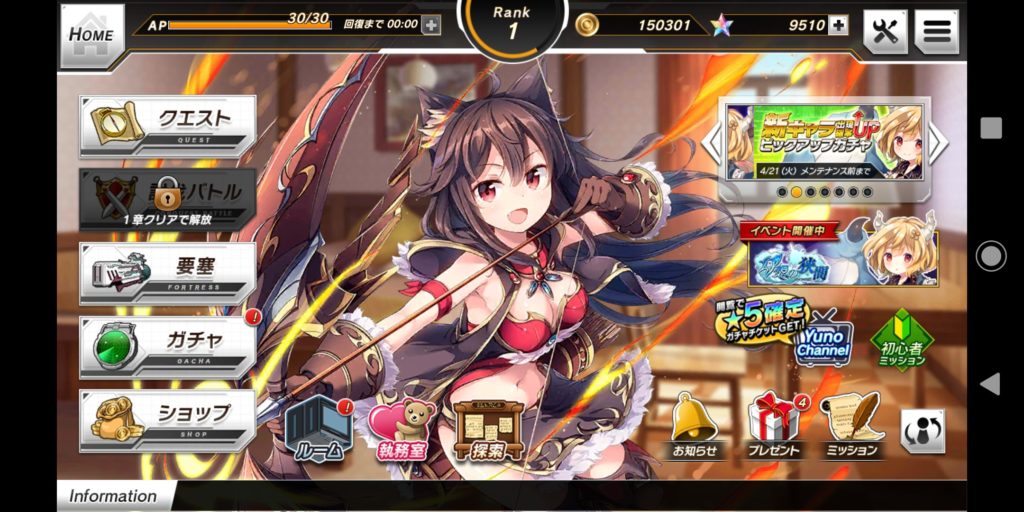Add AP with the plus button

431,25
